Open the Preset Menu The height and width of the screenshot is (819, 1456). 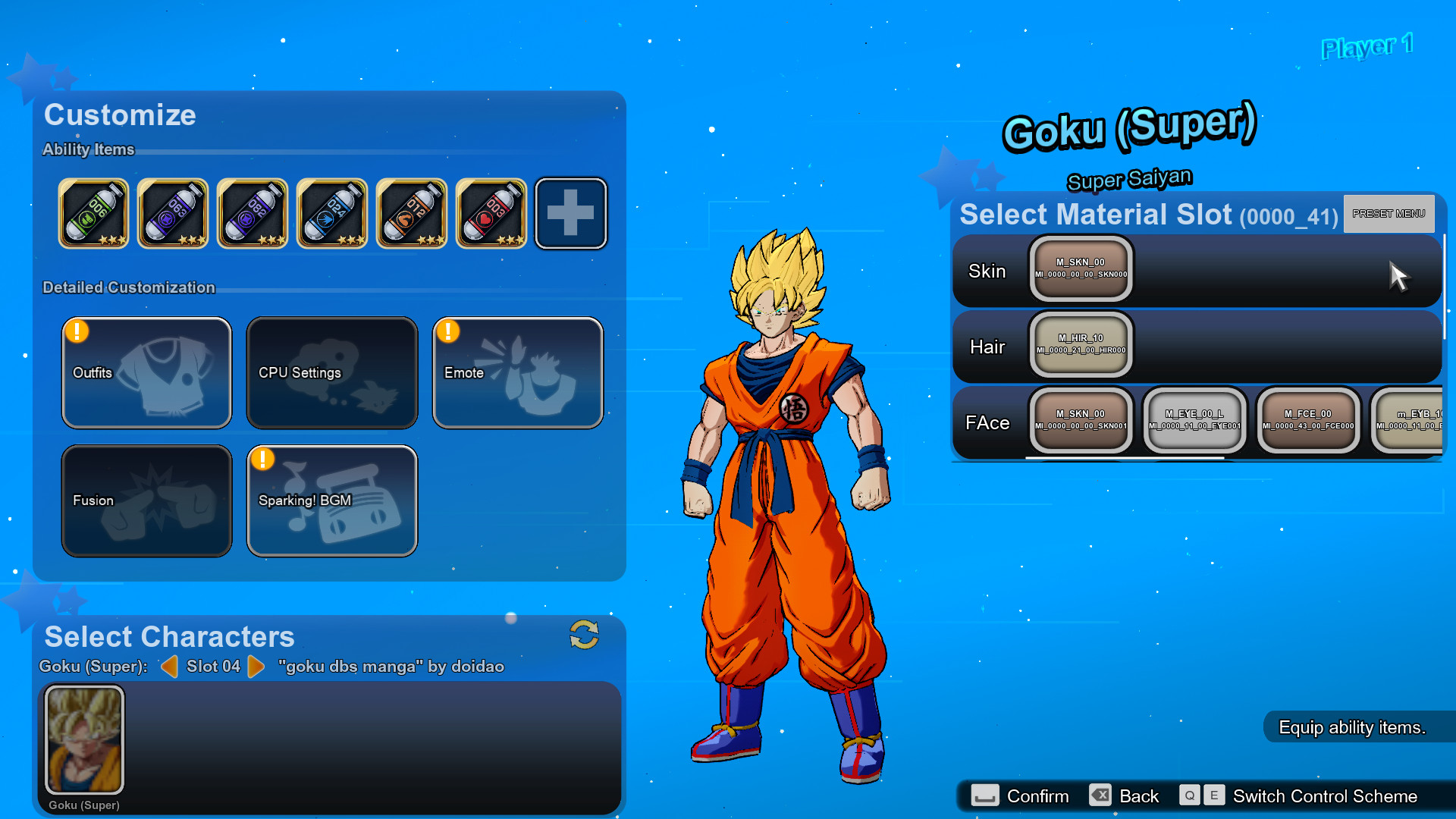[1388, 214]
